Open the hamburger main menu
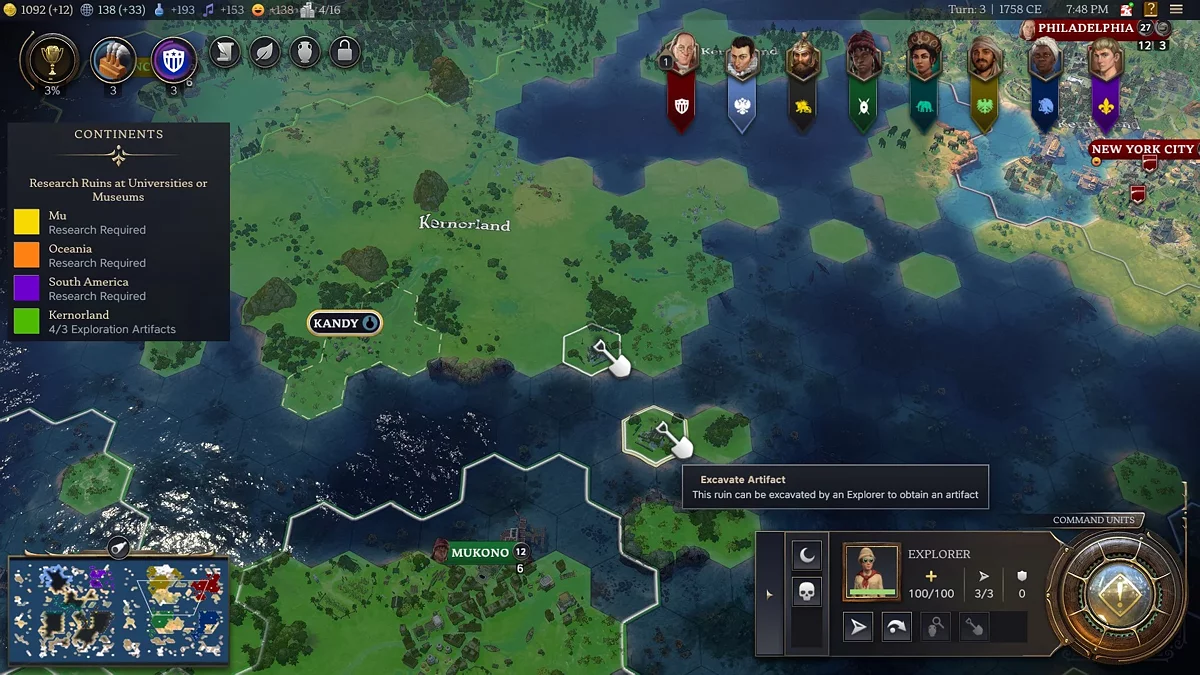The width and height of the screenshot is (1200, 675). pos(1176,9)
